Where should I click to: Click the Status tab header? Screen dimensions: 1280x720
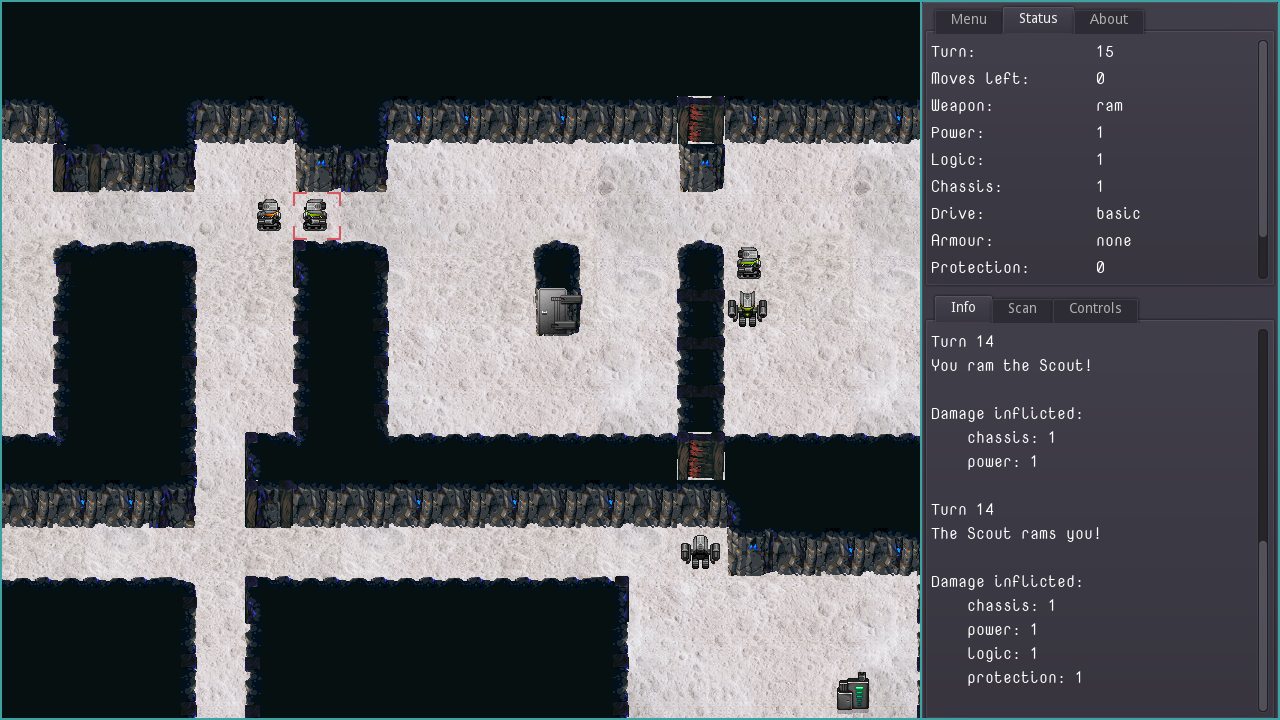pos(1037,18)
